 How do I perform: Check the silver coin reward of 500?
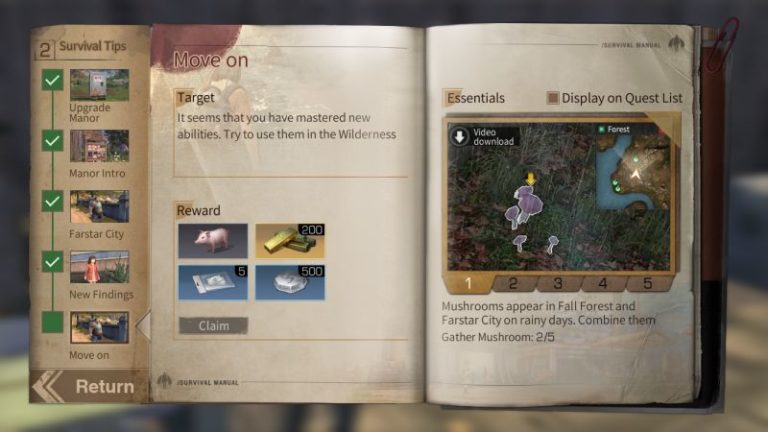[x=289, y=282]
